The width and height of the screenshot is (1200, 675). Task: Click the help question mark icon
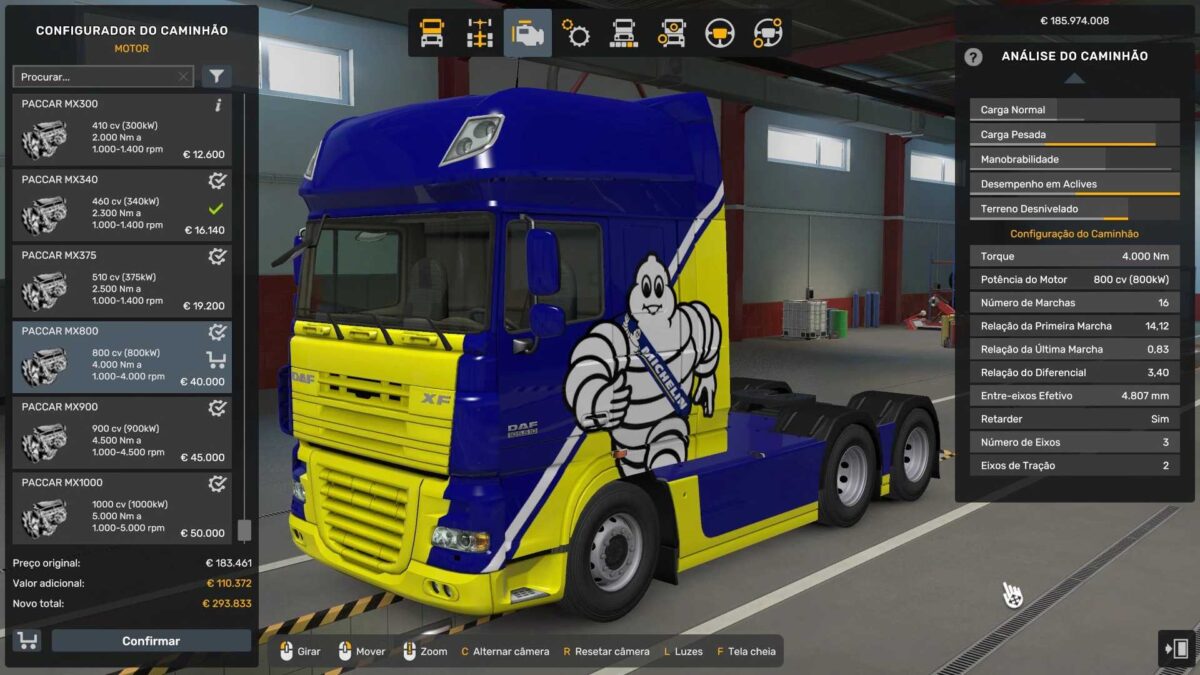[973, 57]
